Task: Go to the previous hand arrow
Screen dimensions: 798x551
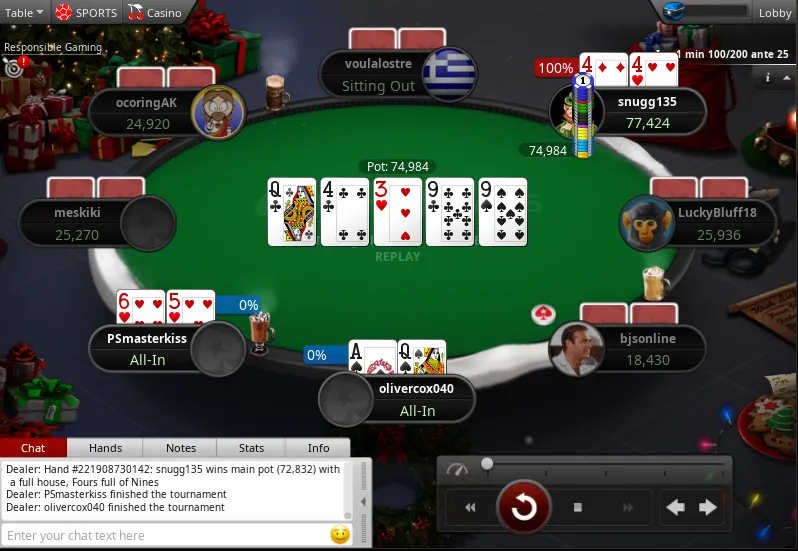Action: [676, 507]
